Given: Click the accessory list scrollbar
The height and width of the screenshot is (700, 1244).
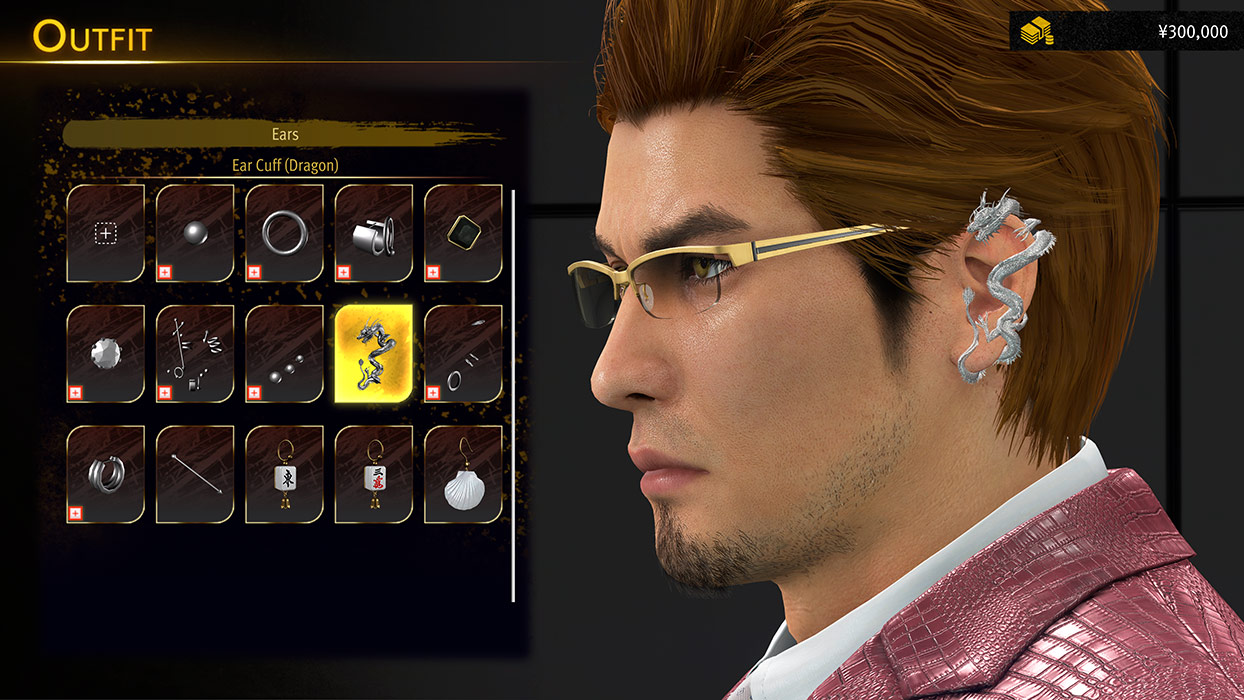Looking at the screenshot, I should click(513, 395).
